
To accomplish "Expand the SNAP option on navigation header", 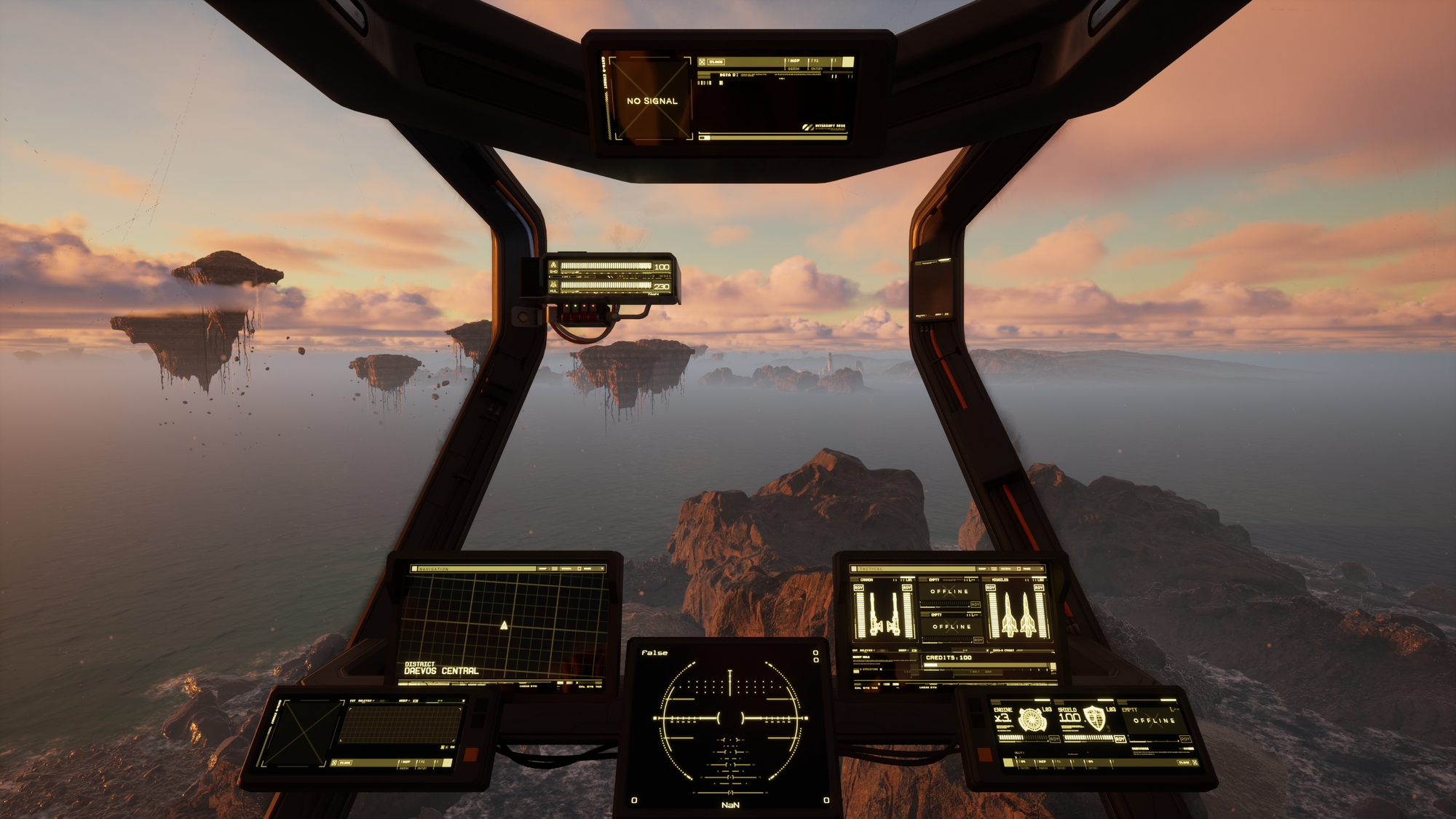I will (x=543, y=569).
